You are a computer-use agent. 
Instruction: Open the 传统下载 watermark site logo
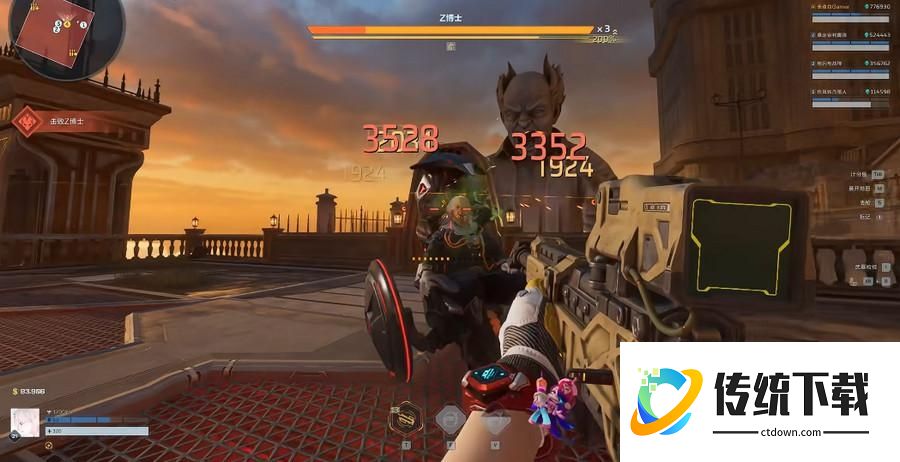pos(759,400)
